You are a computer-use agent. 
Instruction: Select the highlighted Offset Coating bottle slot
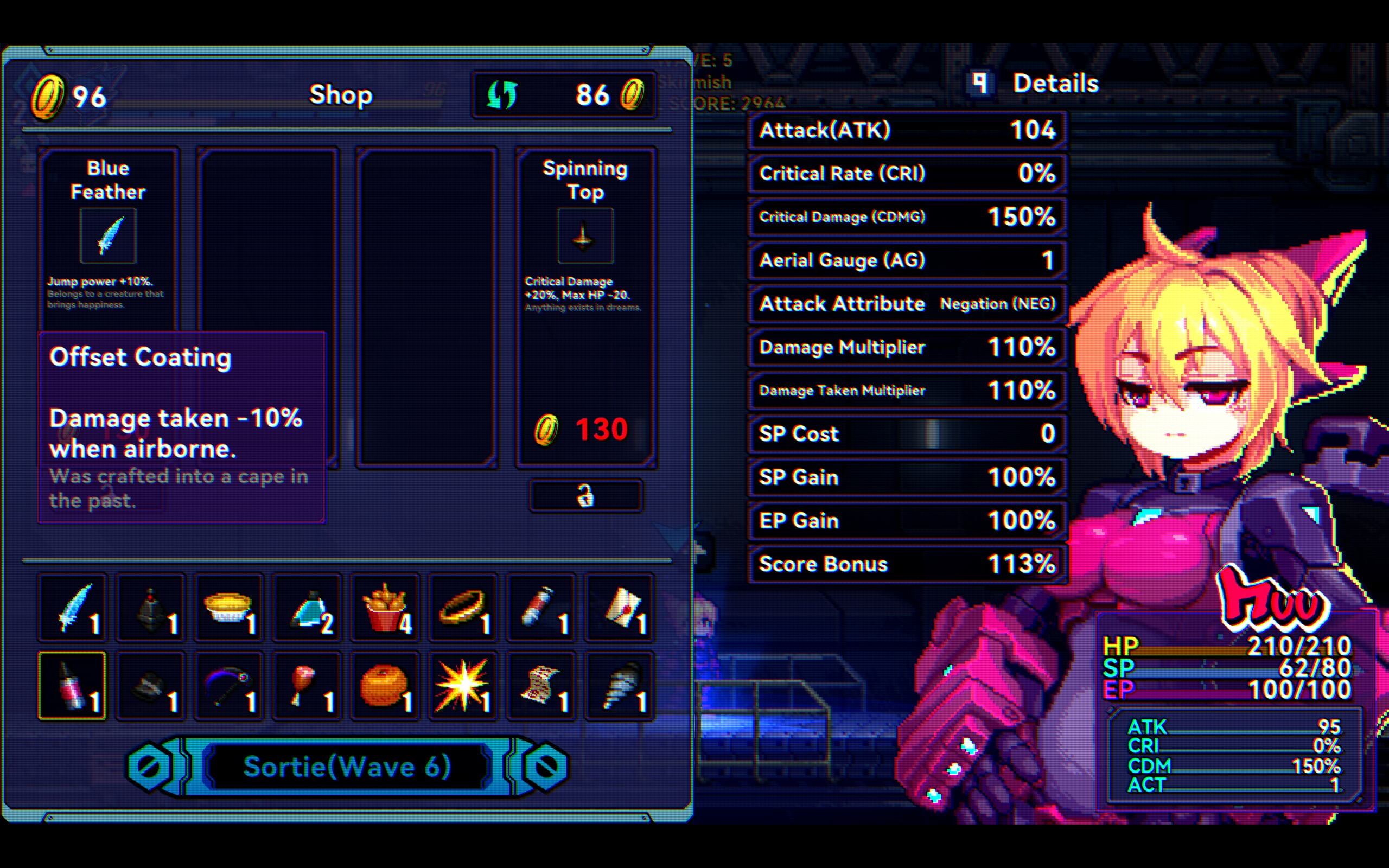(x=73, y=685)
